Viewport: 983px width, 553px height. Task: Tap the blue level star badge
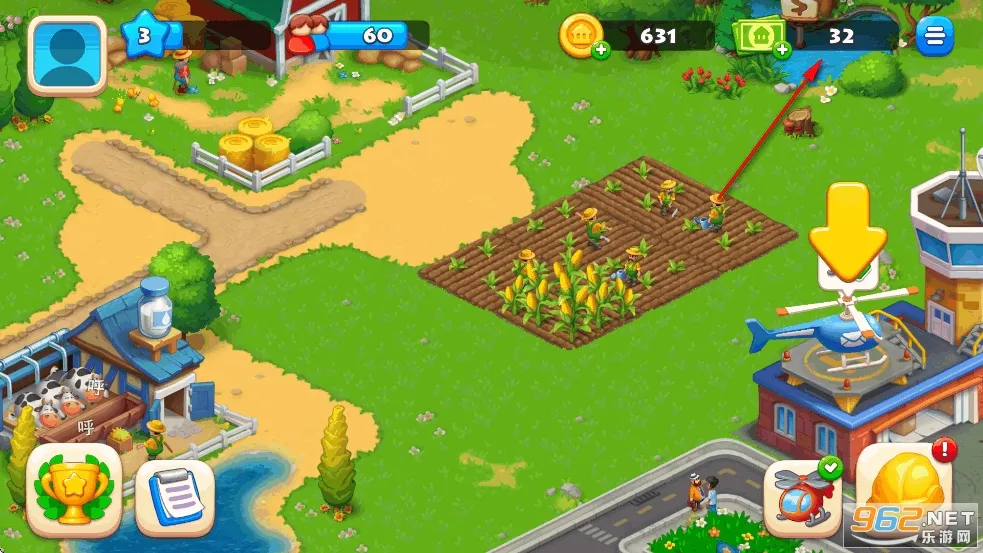click(143, 37)
